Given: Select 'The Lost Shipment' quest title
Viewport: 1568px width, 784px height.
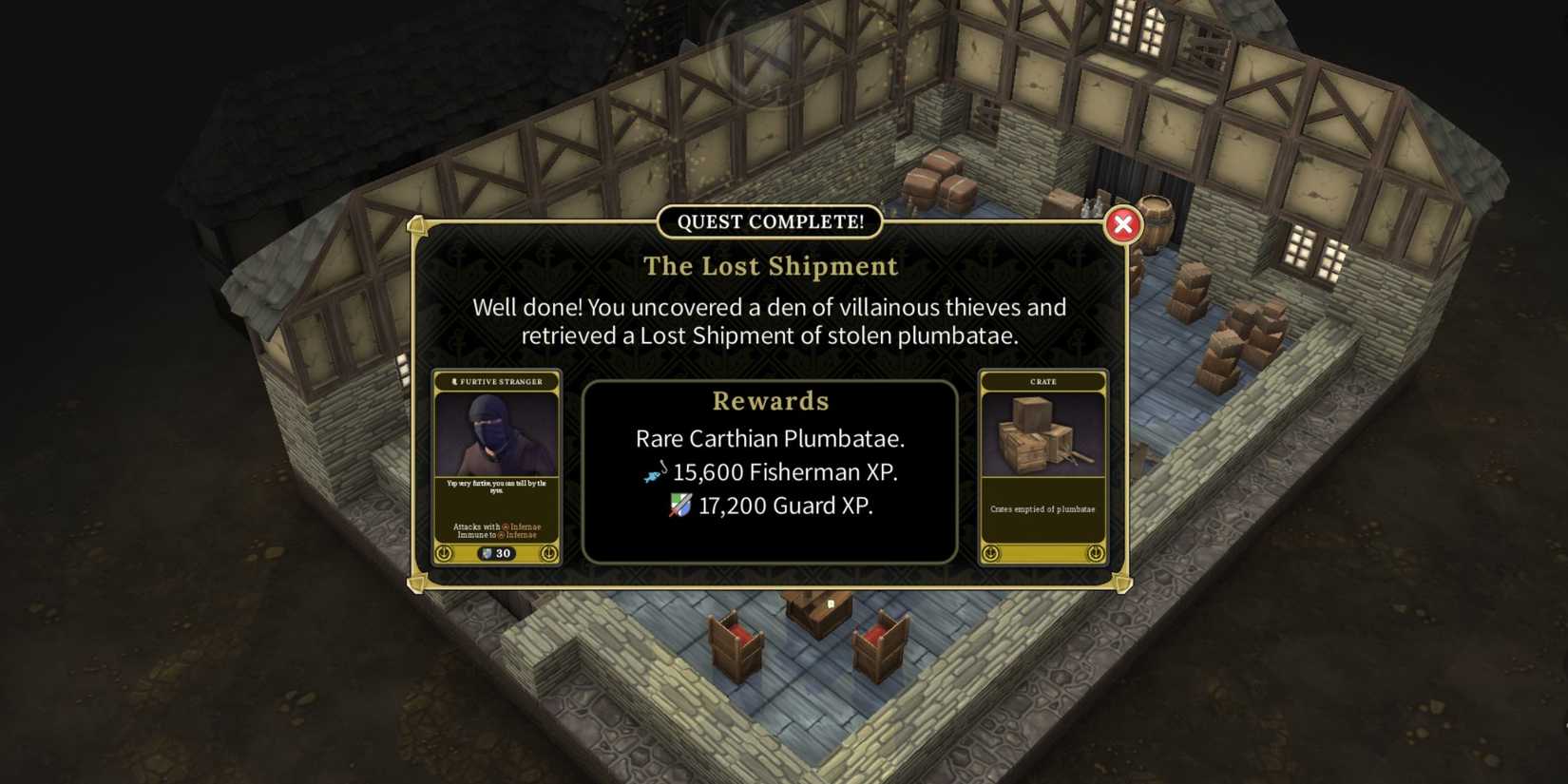Looking at the screenshot, I should (x=771, y=267).
